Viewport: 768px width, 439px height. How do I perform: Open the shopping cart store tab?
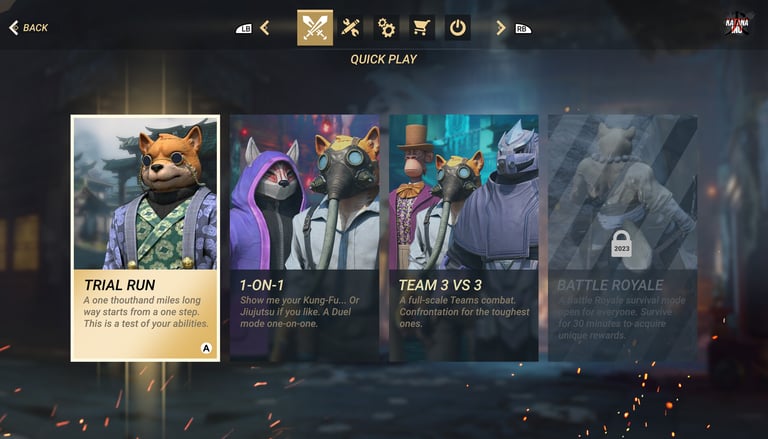pos(422,27)
